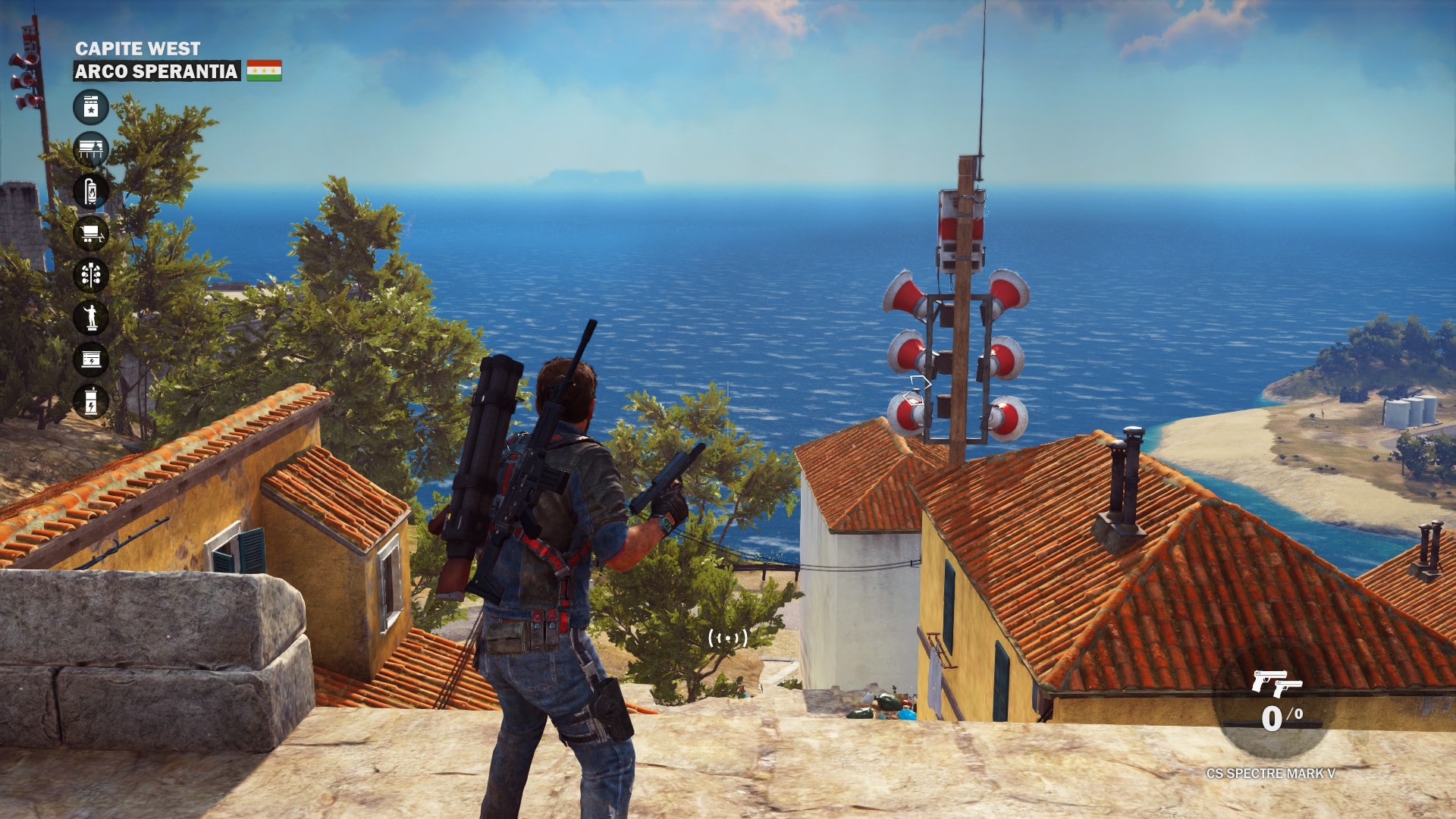Click the propaganda billboard objective icon

point(91,149)
